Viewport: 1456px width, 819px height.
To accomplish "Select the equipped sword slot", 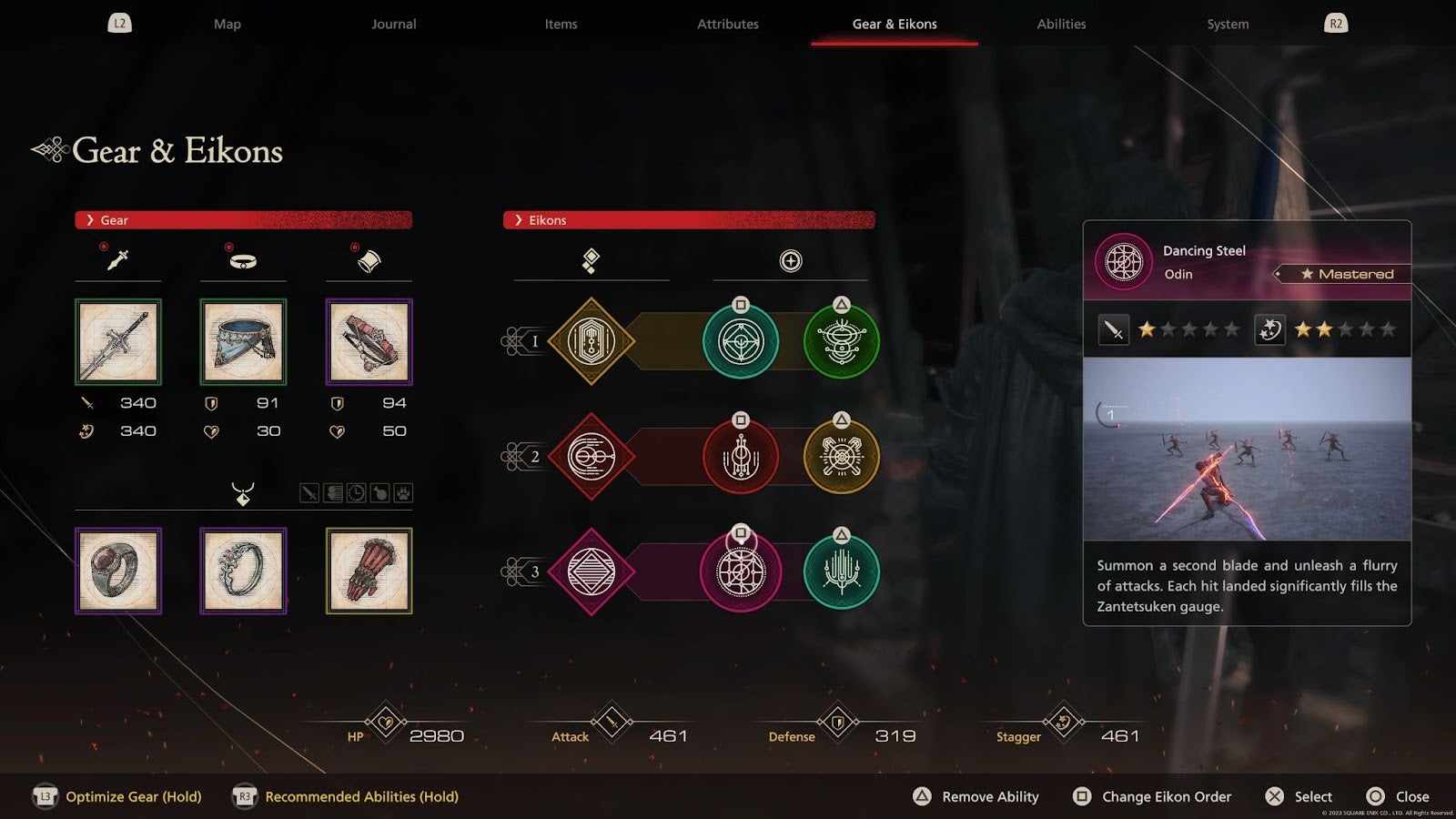I will [118, 342].
